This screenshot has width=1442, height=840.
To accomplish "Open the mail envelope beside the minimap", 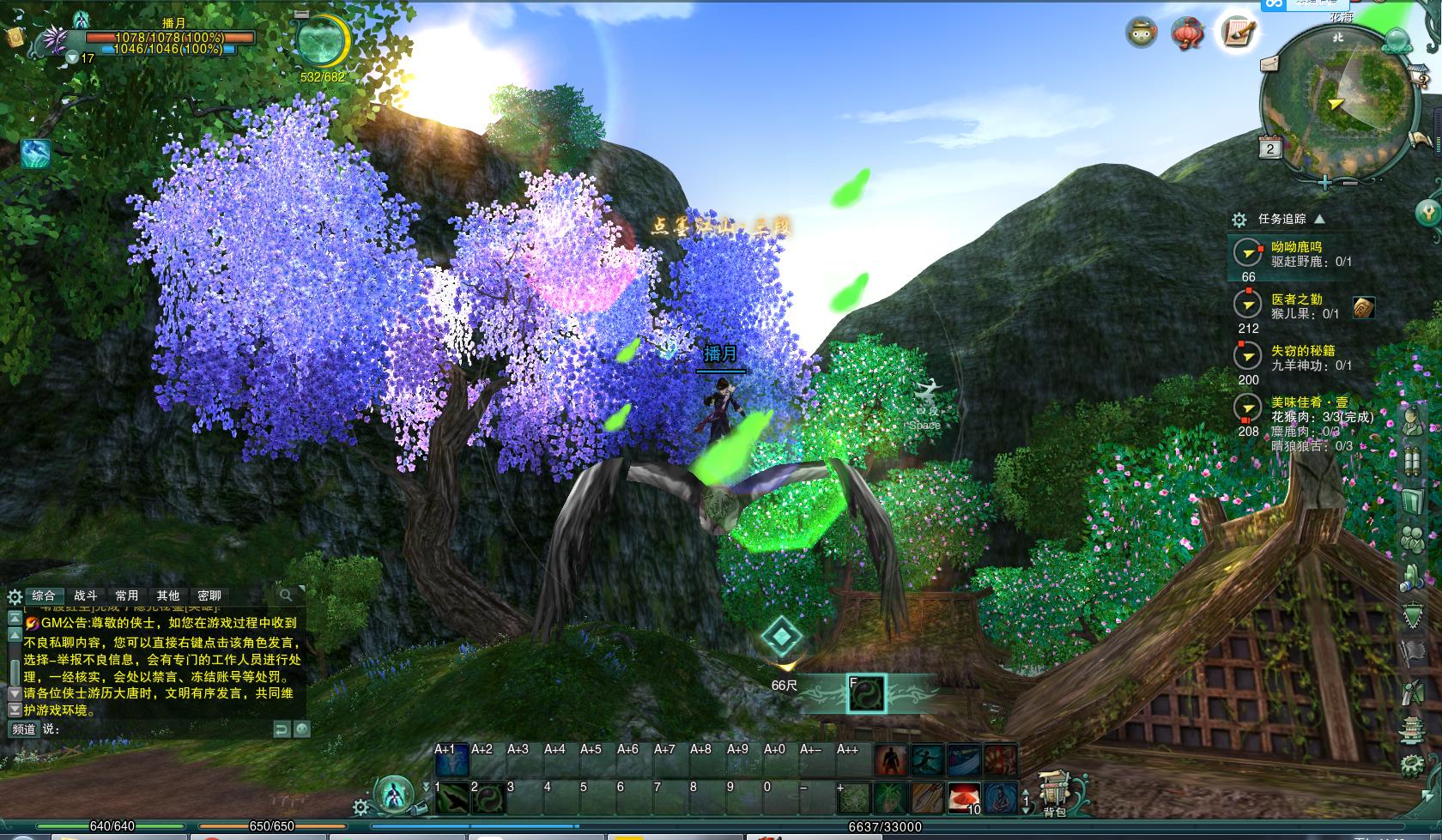I will [1270, 64].
